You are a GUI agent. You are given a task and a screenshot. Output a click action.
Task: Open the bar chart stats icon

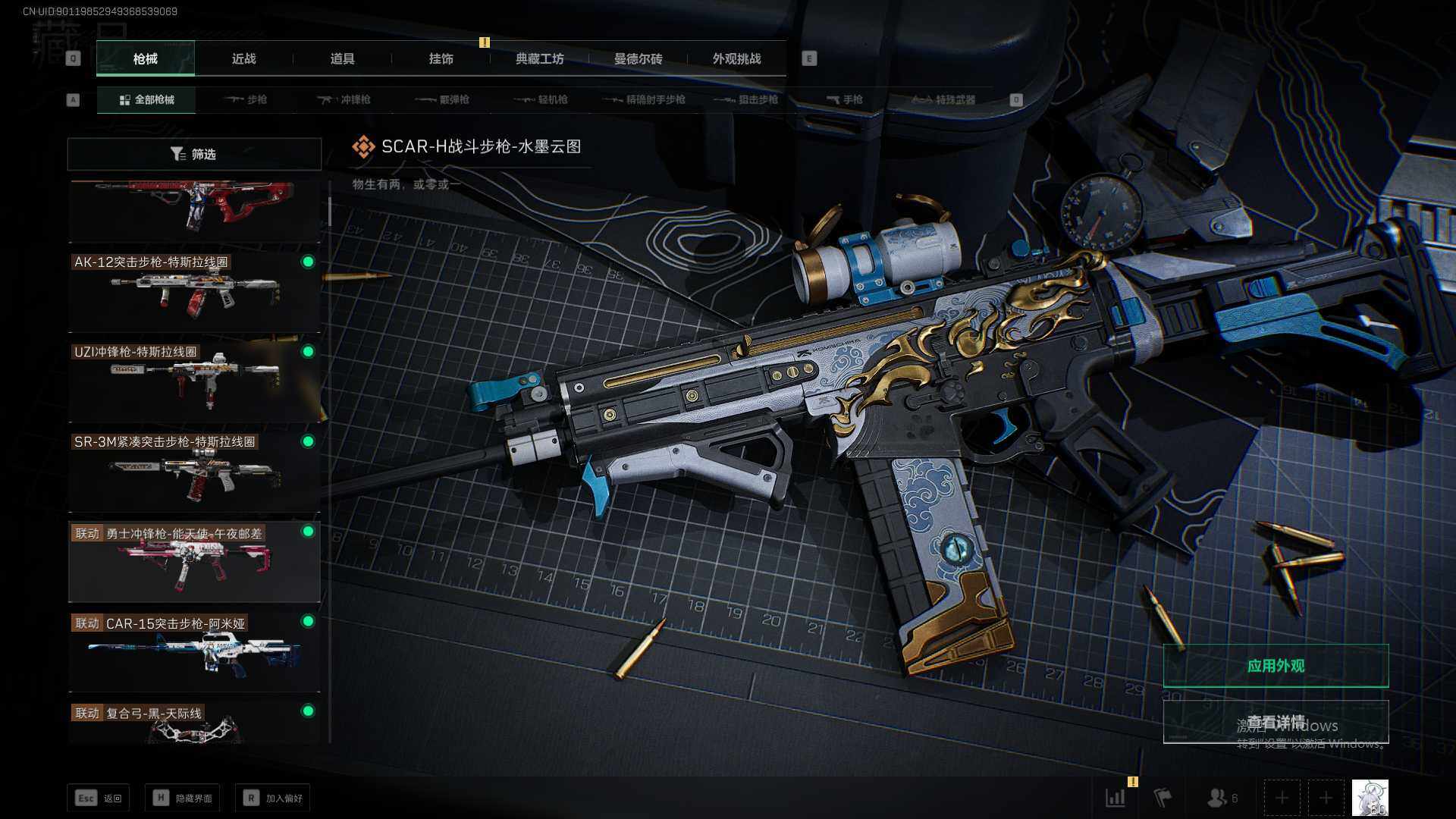tap(1116, 798)
